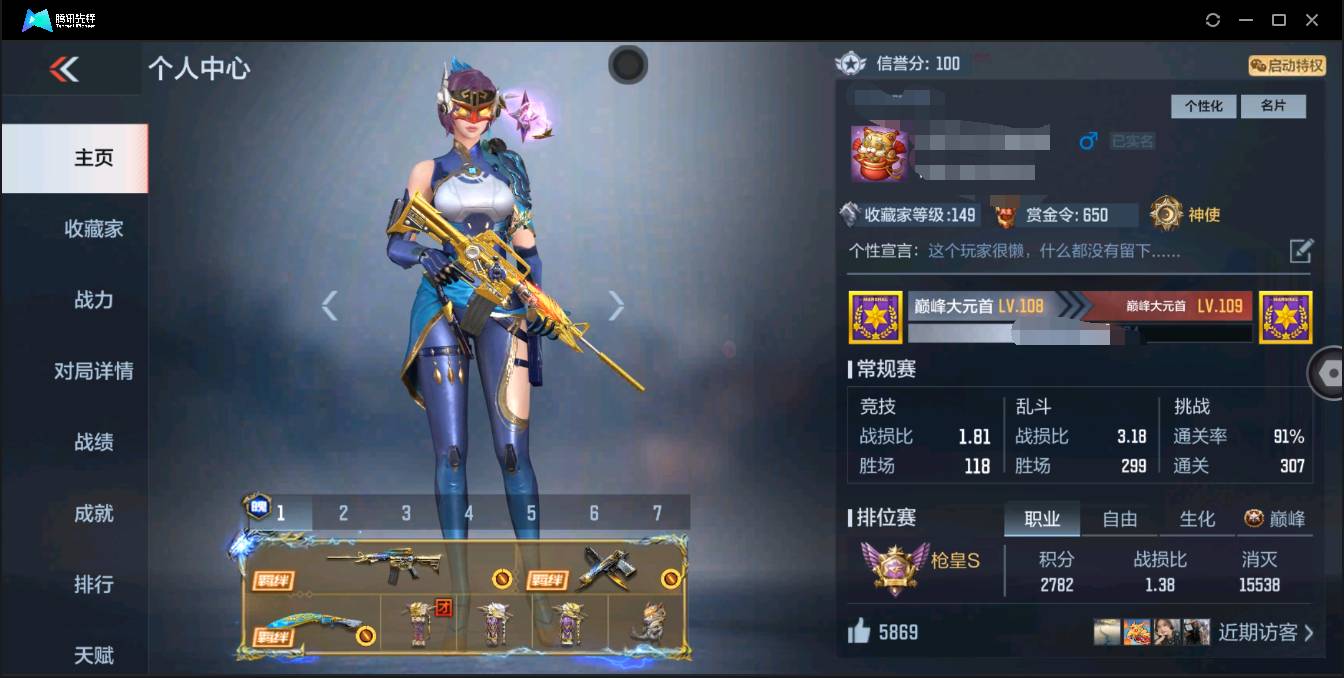The height and width of the screenshot is (678, 1344).
Task: Go back using the double-arrow button
Action: [64, 68]
